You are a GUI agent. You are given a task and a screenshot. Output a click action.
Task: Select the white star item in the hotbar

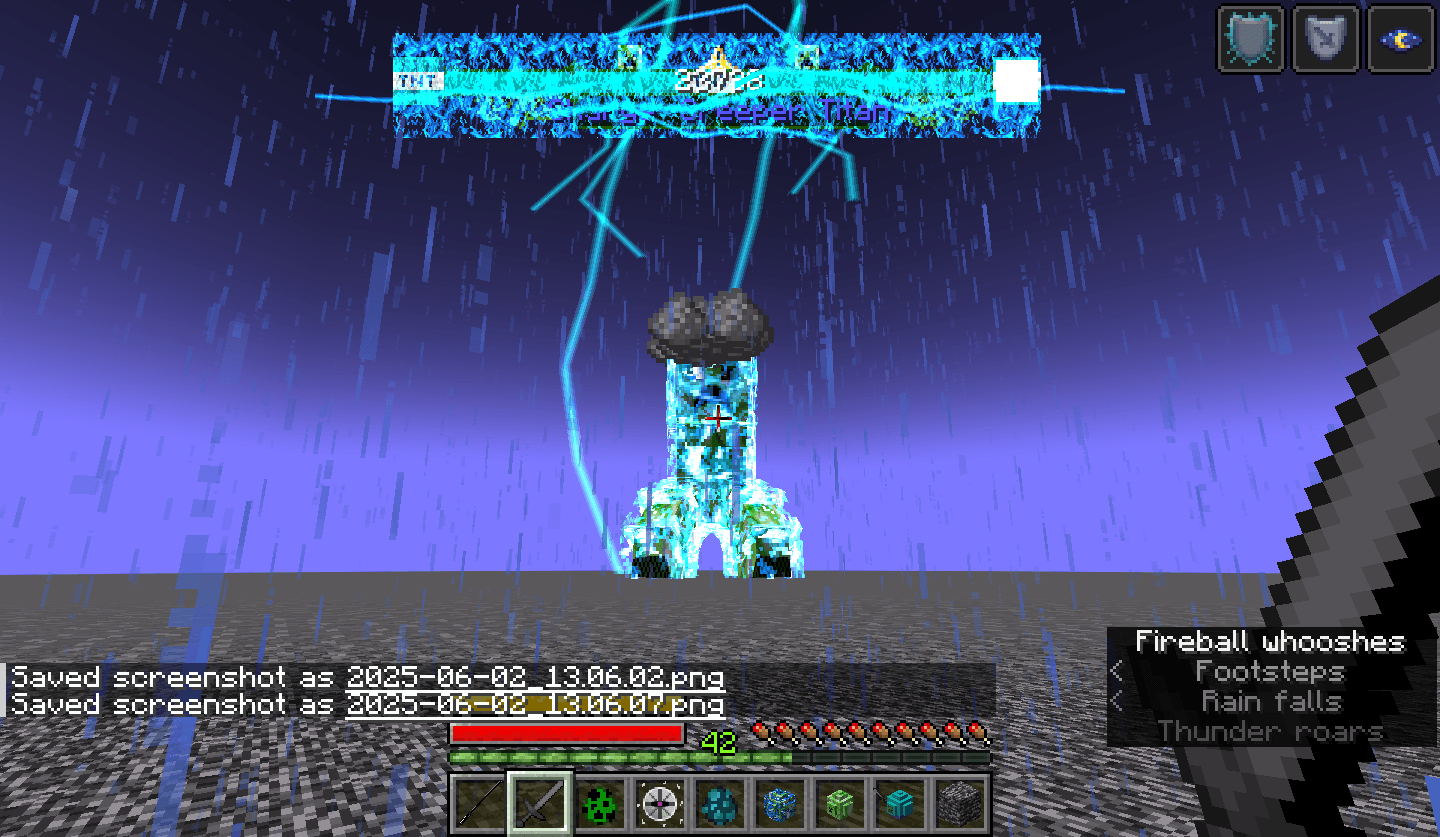tap(658, 803)
